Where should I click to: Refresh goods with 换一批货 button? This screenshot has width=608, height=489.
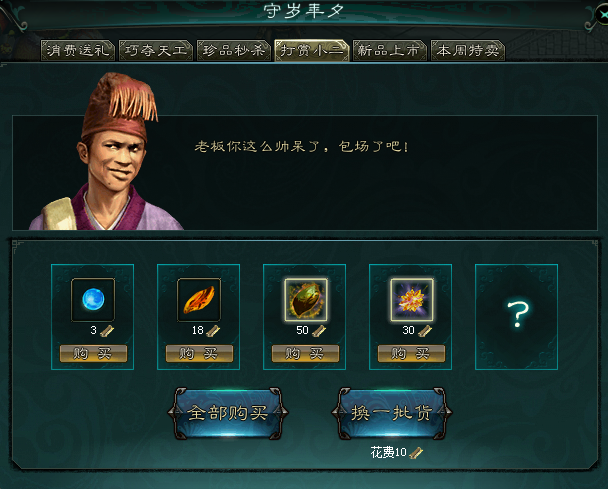click(x=391, y=413)
